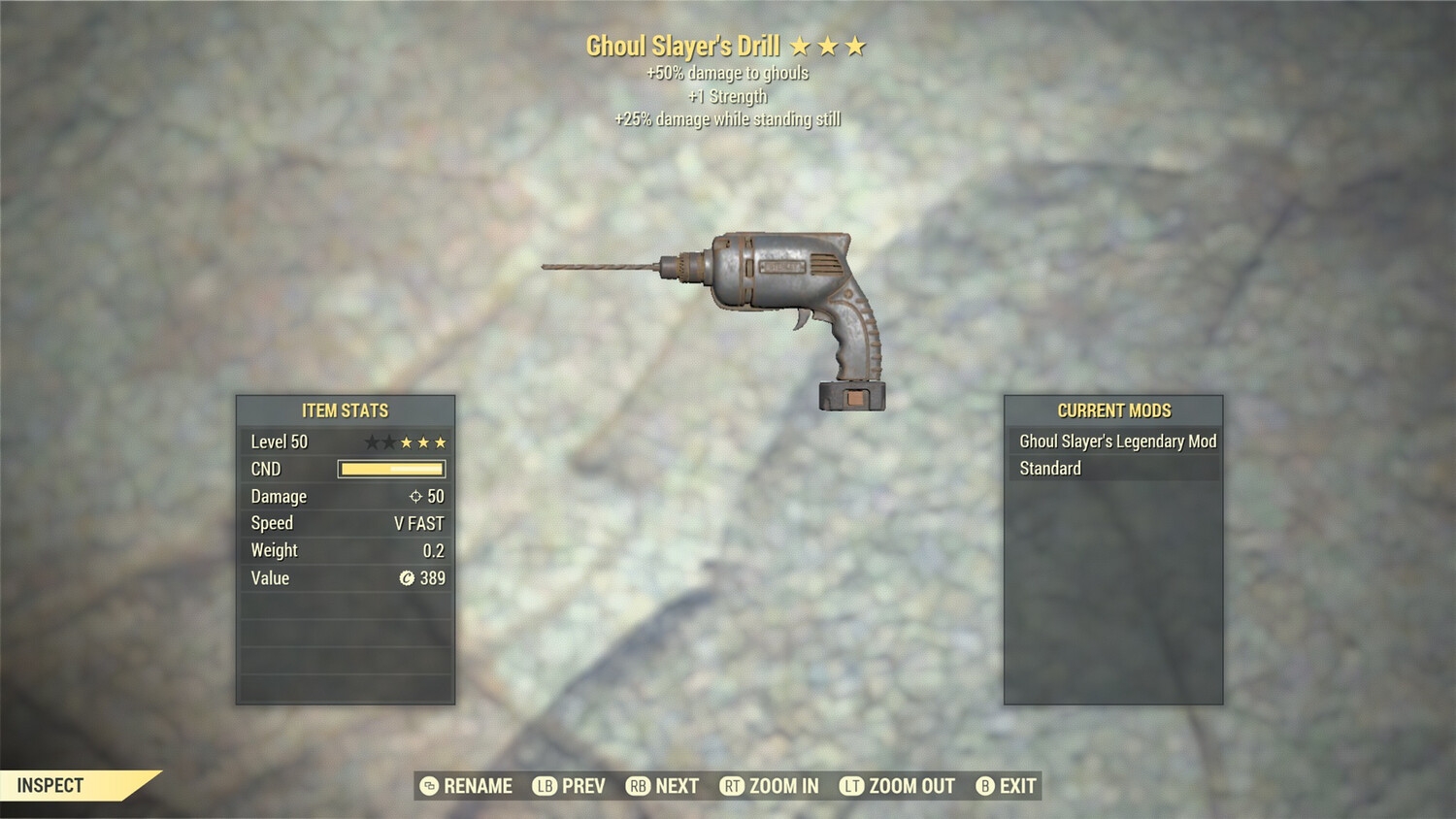Exit the inspect screen
This screenshot has height=819, width=1456.
coord(1007,786)
